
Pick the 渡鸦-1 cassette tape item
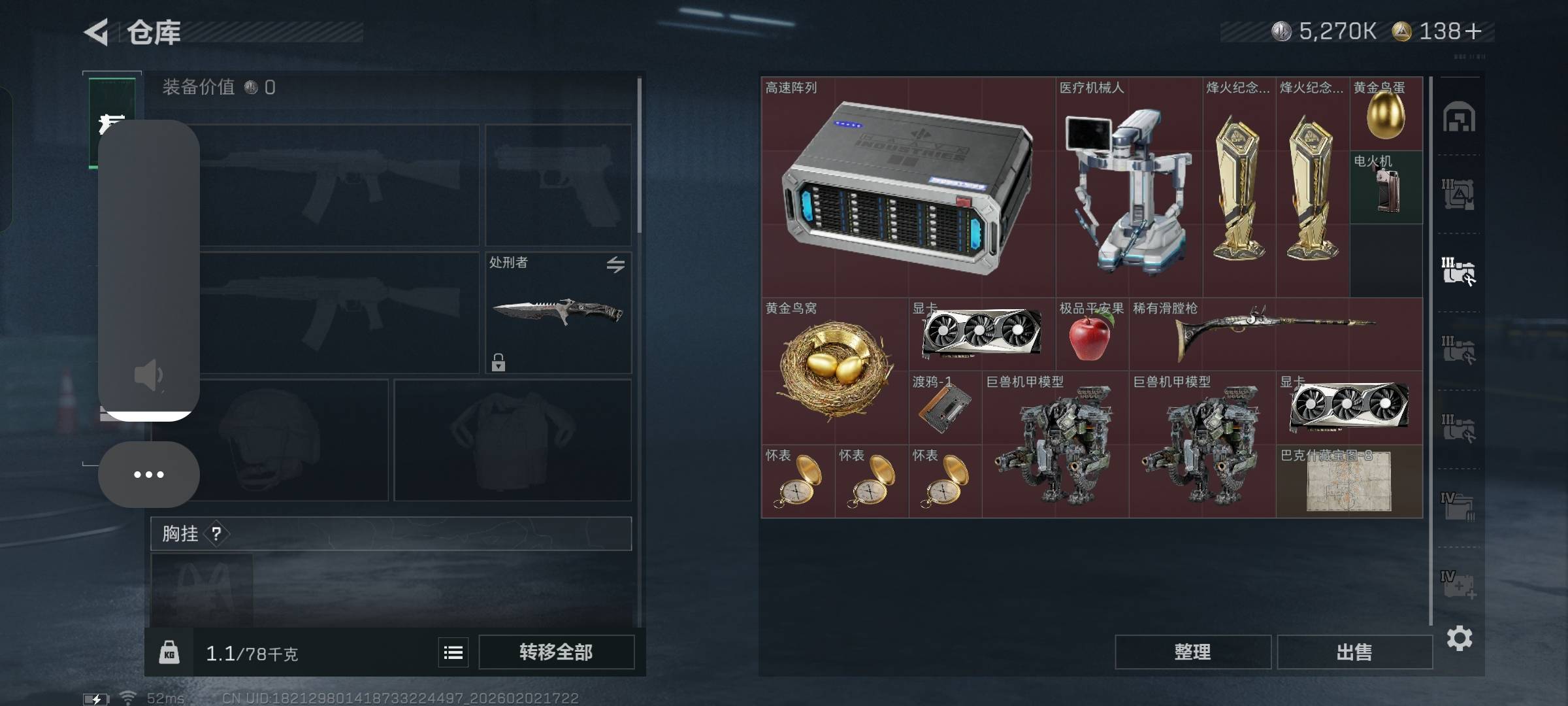click(945, 408)
